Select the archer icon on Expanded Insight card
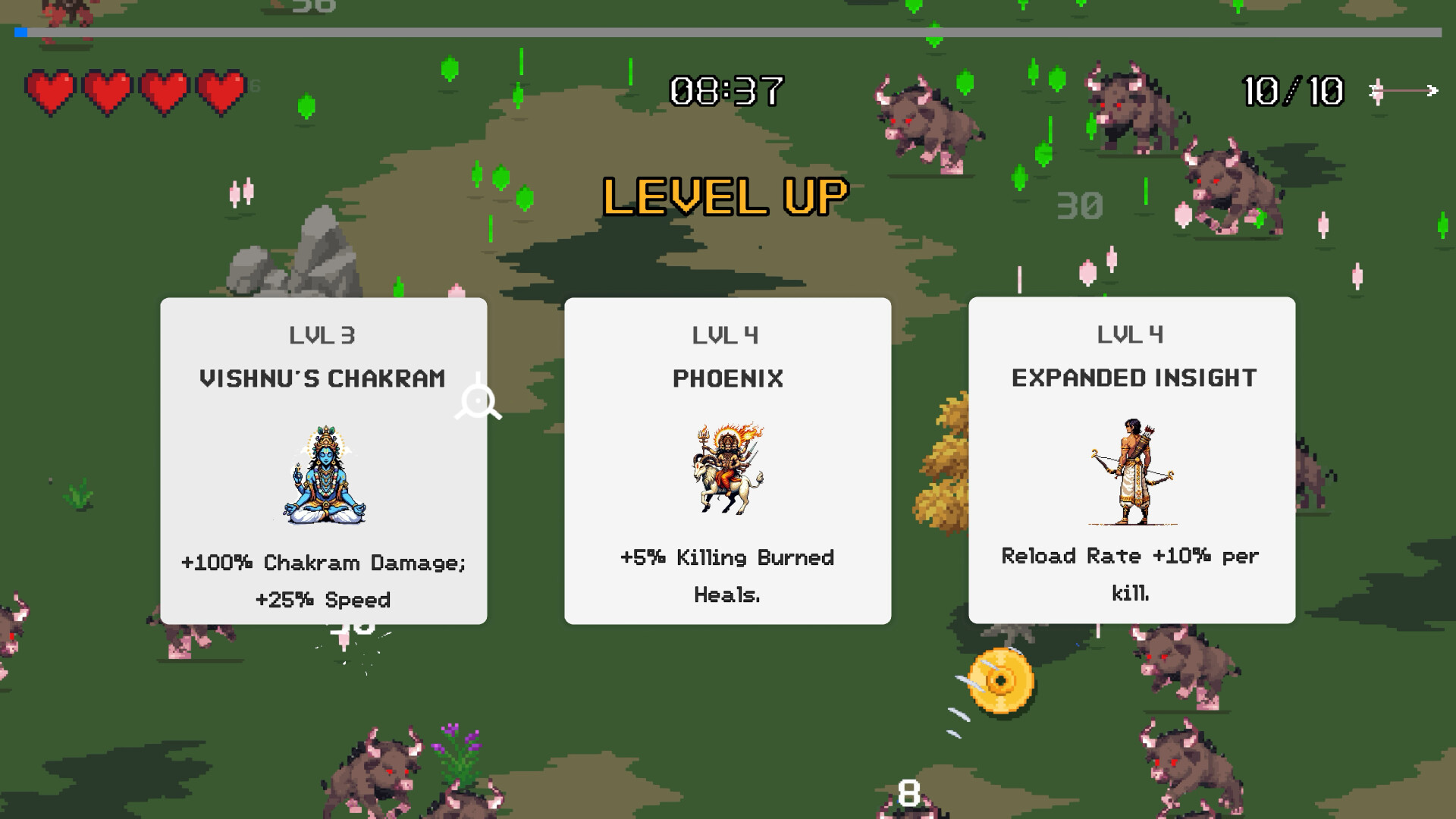The height and width of the screenshot is (819, 1456). pos(1130,474)
